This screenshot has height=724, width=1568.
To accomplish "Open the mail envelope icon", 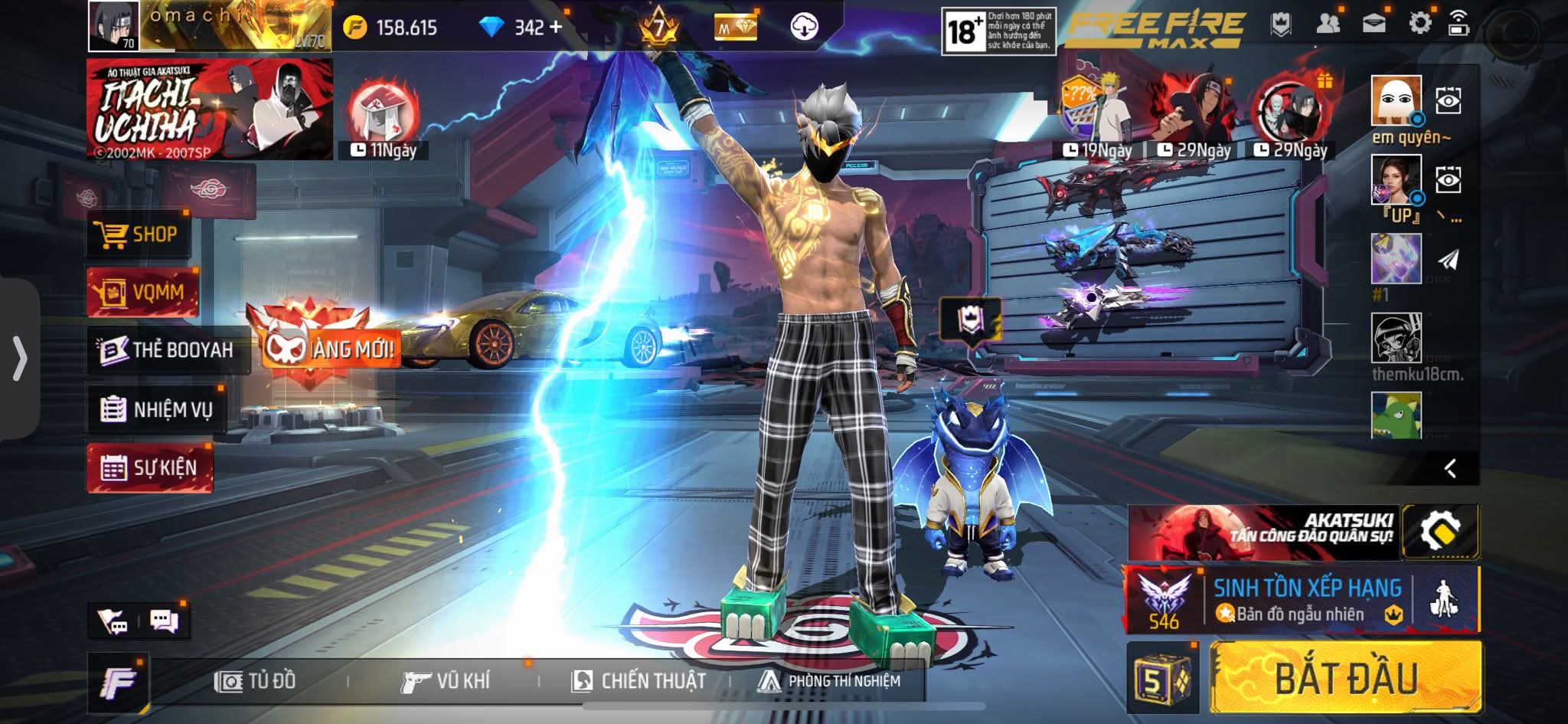I will point(1374,24).
